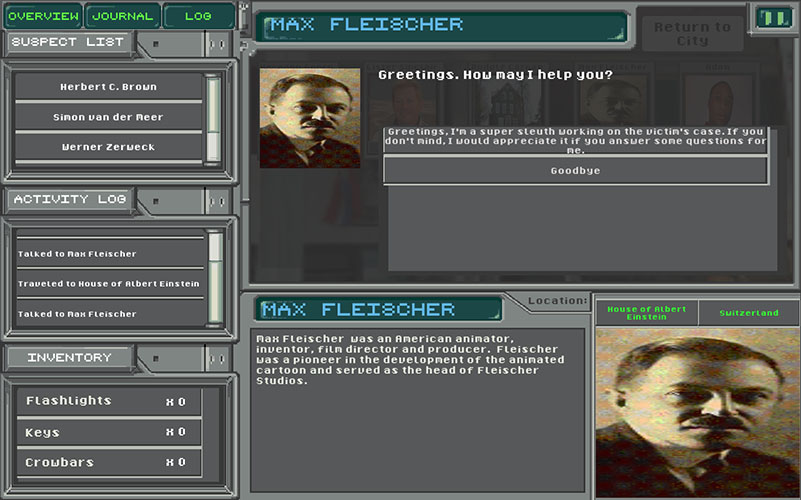Screen dimensions: 801x500
Task: Choose Simon van der Meer from suspects
Action: [x=108, y=117]
